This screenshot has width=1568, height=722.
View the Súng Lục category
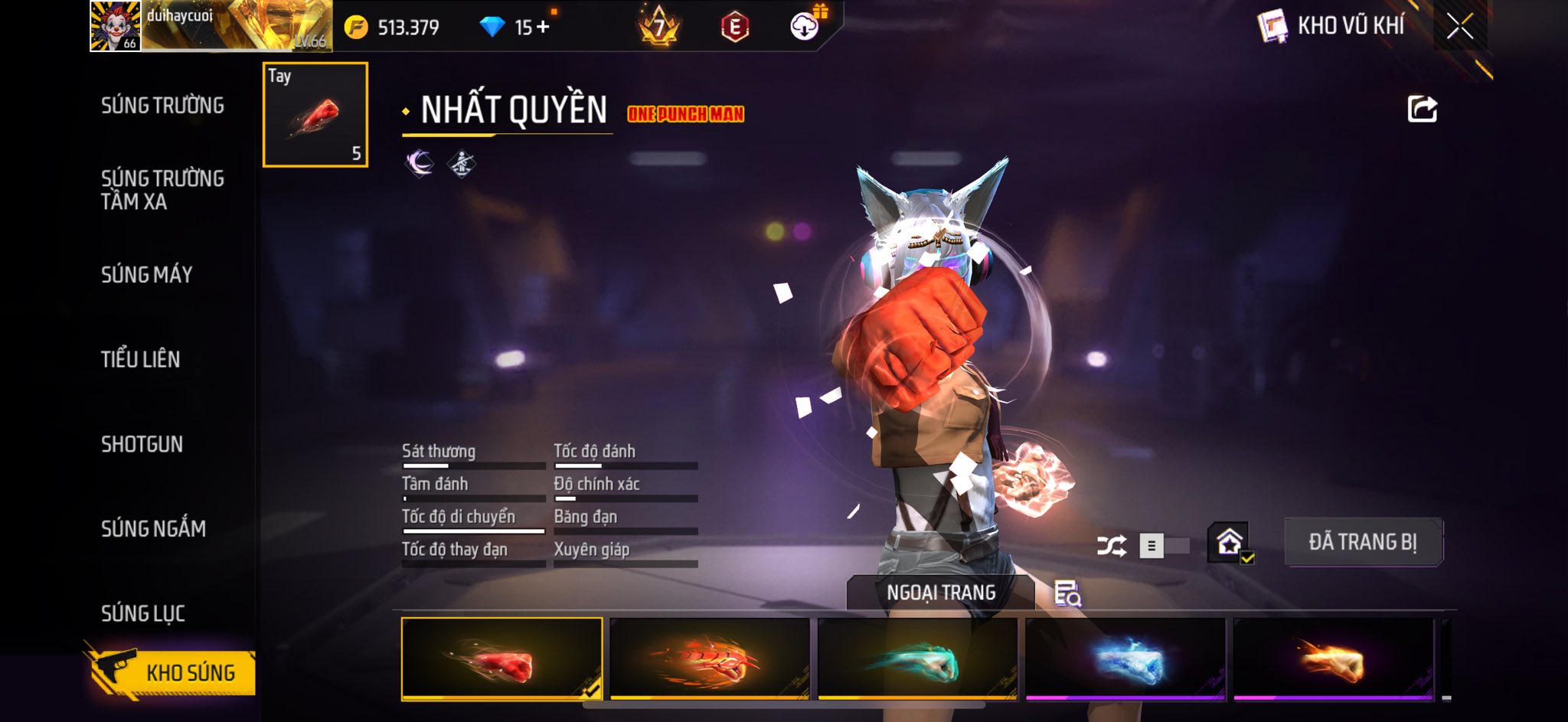click(143, 613)
